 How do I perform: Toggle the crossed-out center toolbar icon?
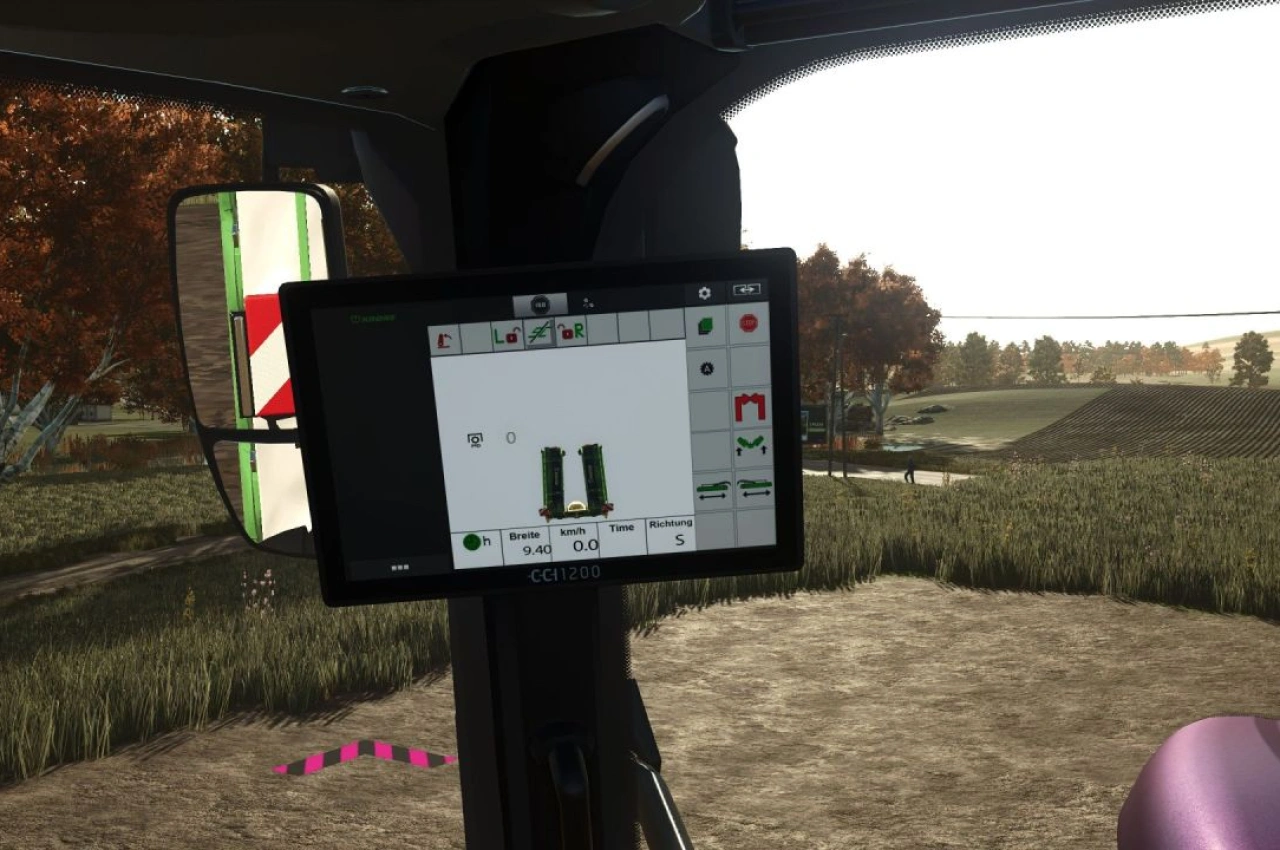click(x=540, y=334)
